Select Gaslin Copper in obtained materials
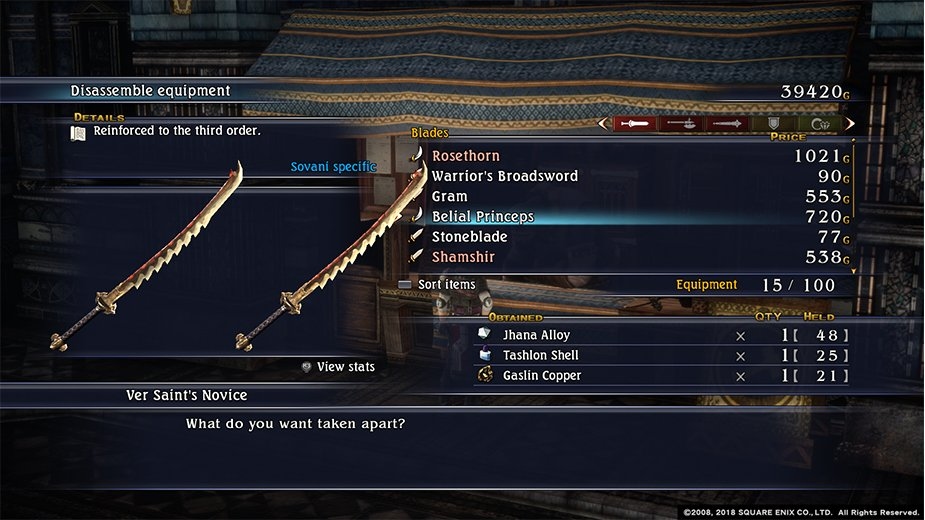This screenshot has width=925, height=520. [542, 375]
